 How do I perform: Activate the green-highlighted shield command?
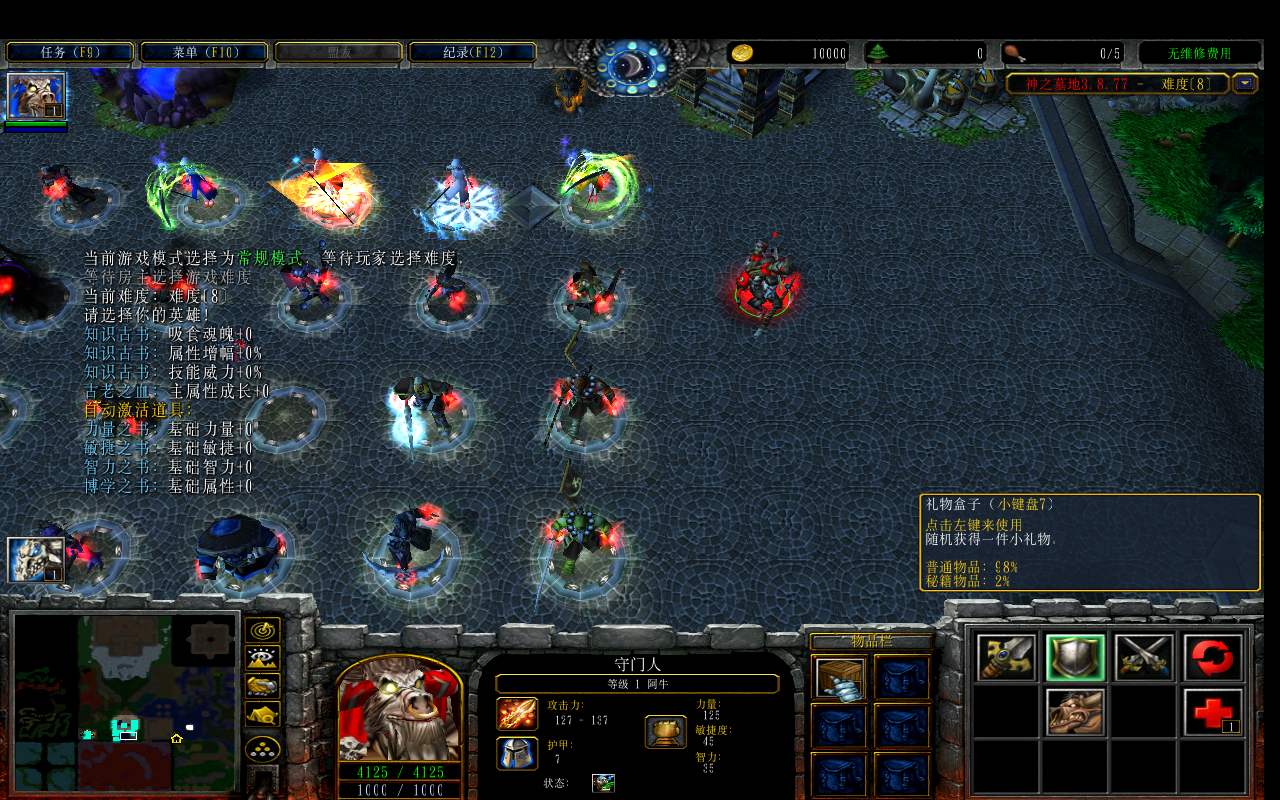pos(1075,658)
